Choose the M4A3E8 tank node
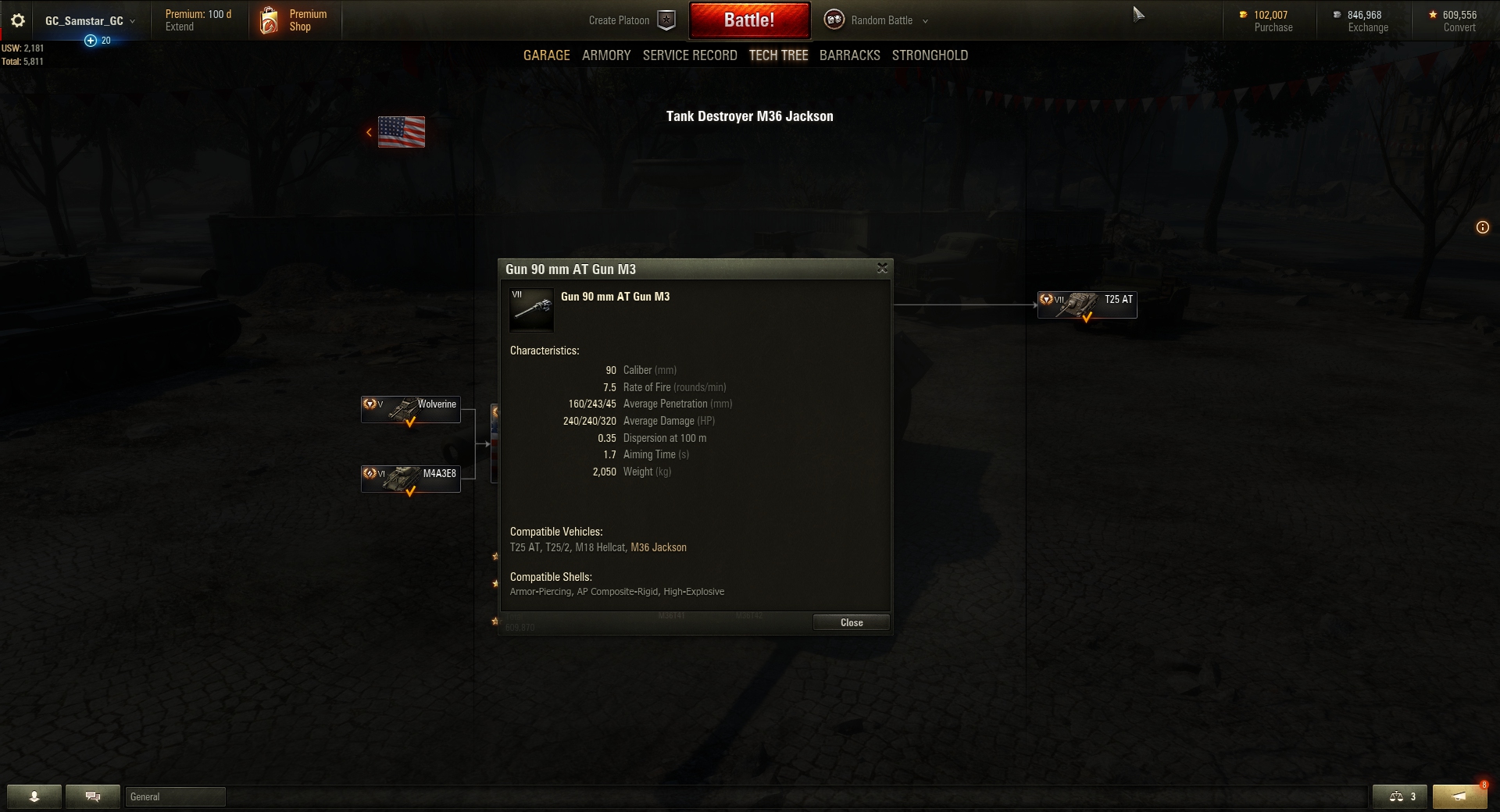Screen dimensions: 1500x812 point(410,479)
